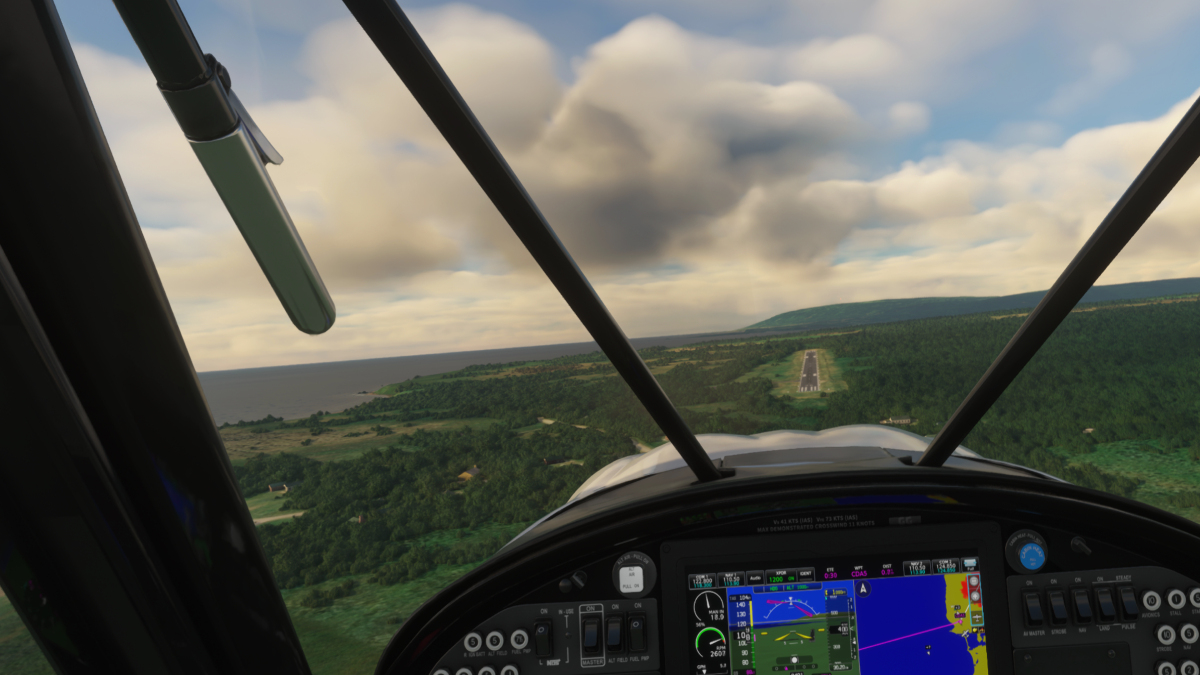Select the NAV 2 frequency box

917,568
